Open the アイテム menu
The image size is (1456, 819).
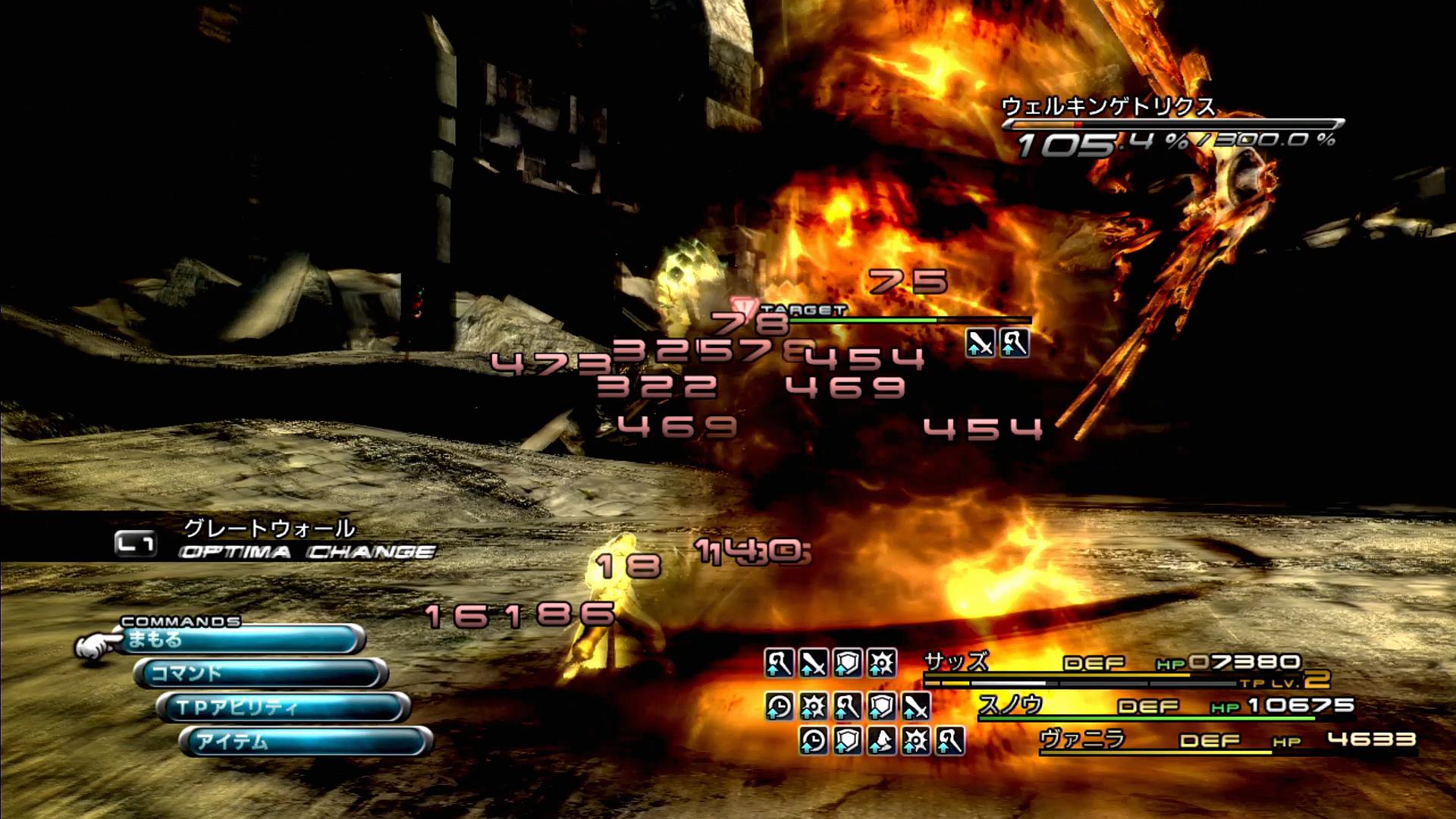point(306,741)
